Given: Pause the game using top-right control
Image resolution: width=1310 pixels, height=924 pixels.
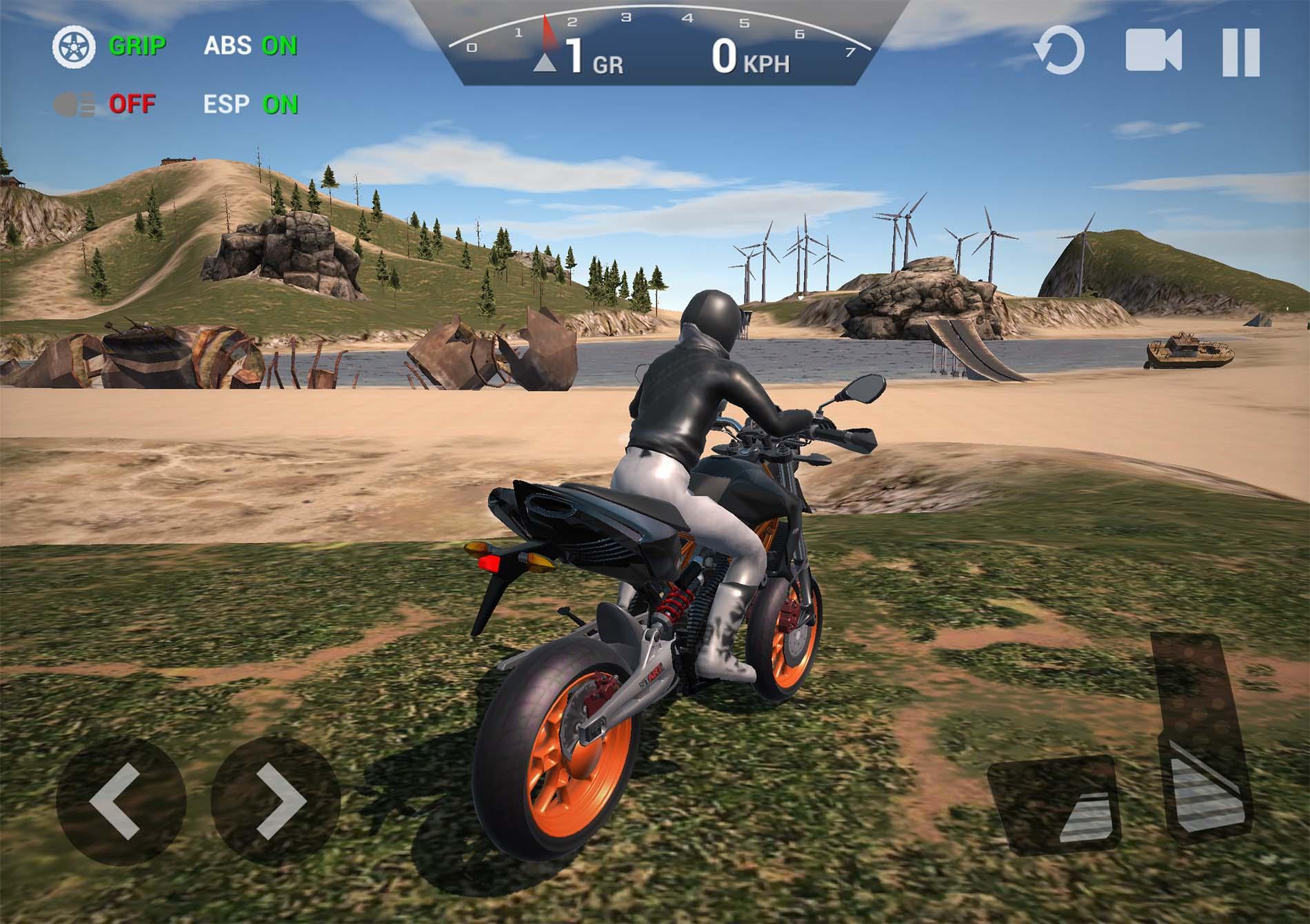Looking at the screenshot, I should [x=1242, y=50].
